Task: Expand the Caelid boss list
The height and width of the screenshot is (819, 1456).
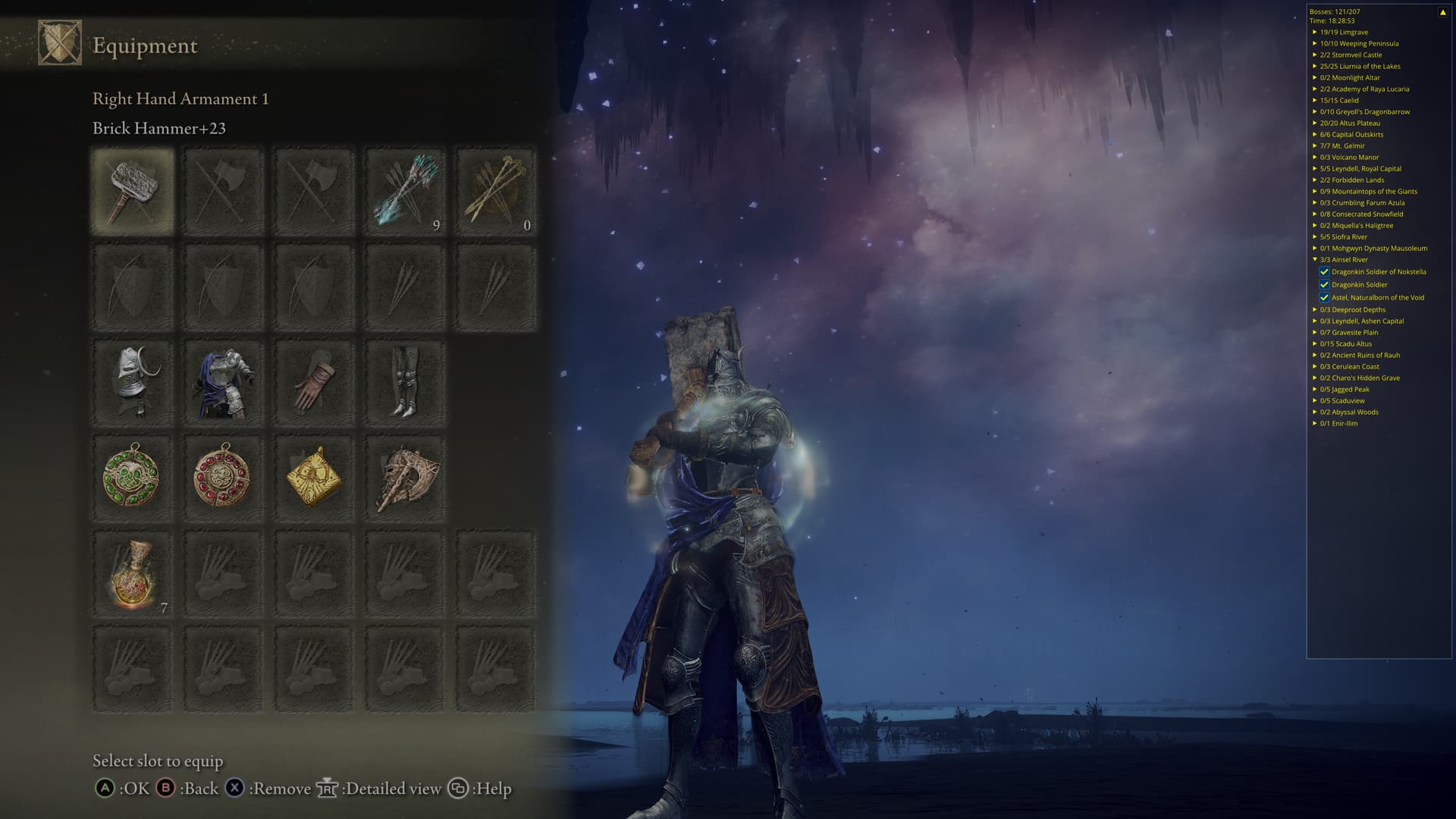Action: (1315, 101)
